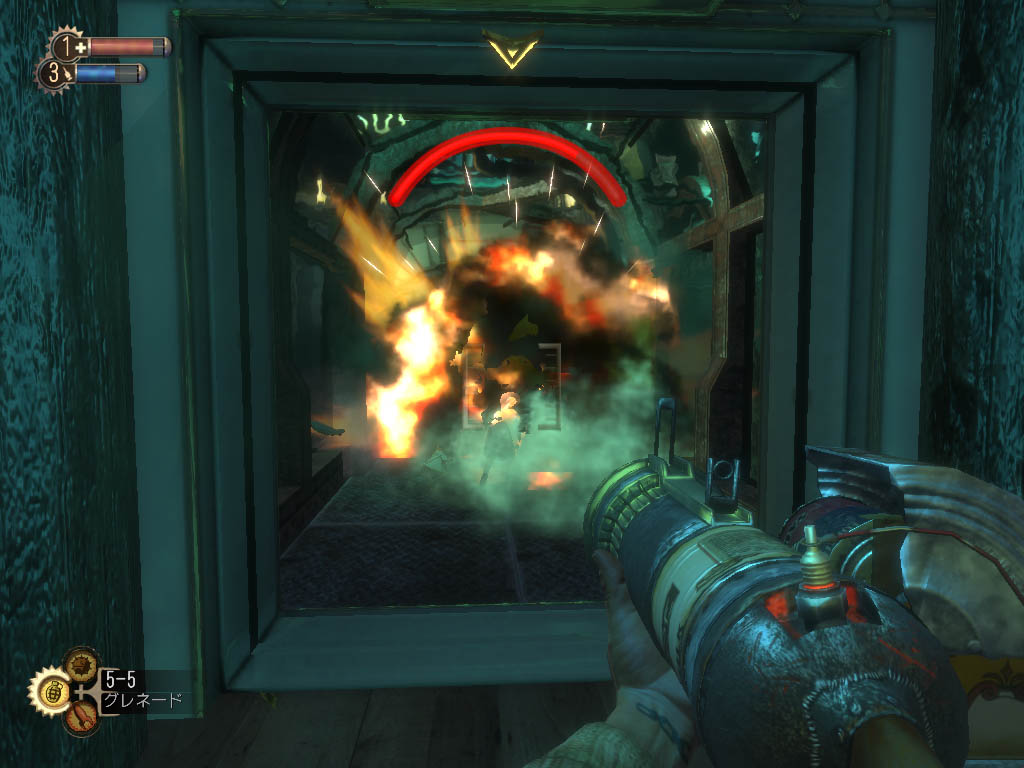
Task: Click the yellow objective arrow marker
Action: coord(511,48)
